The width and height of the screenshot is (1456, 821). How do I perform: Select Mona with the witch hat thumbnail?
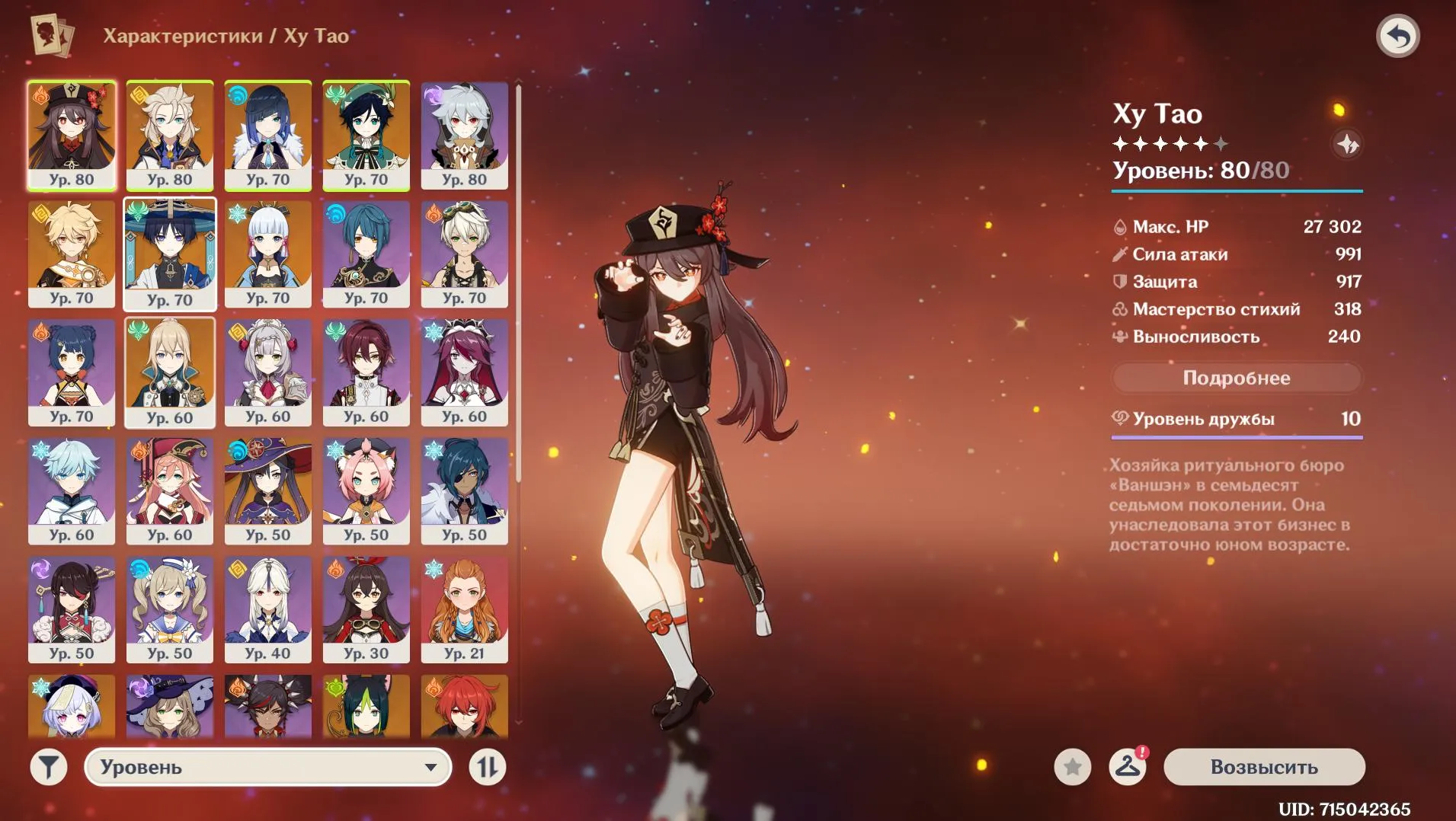point(268,491)
